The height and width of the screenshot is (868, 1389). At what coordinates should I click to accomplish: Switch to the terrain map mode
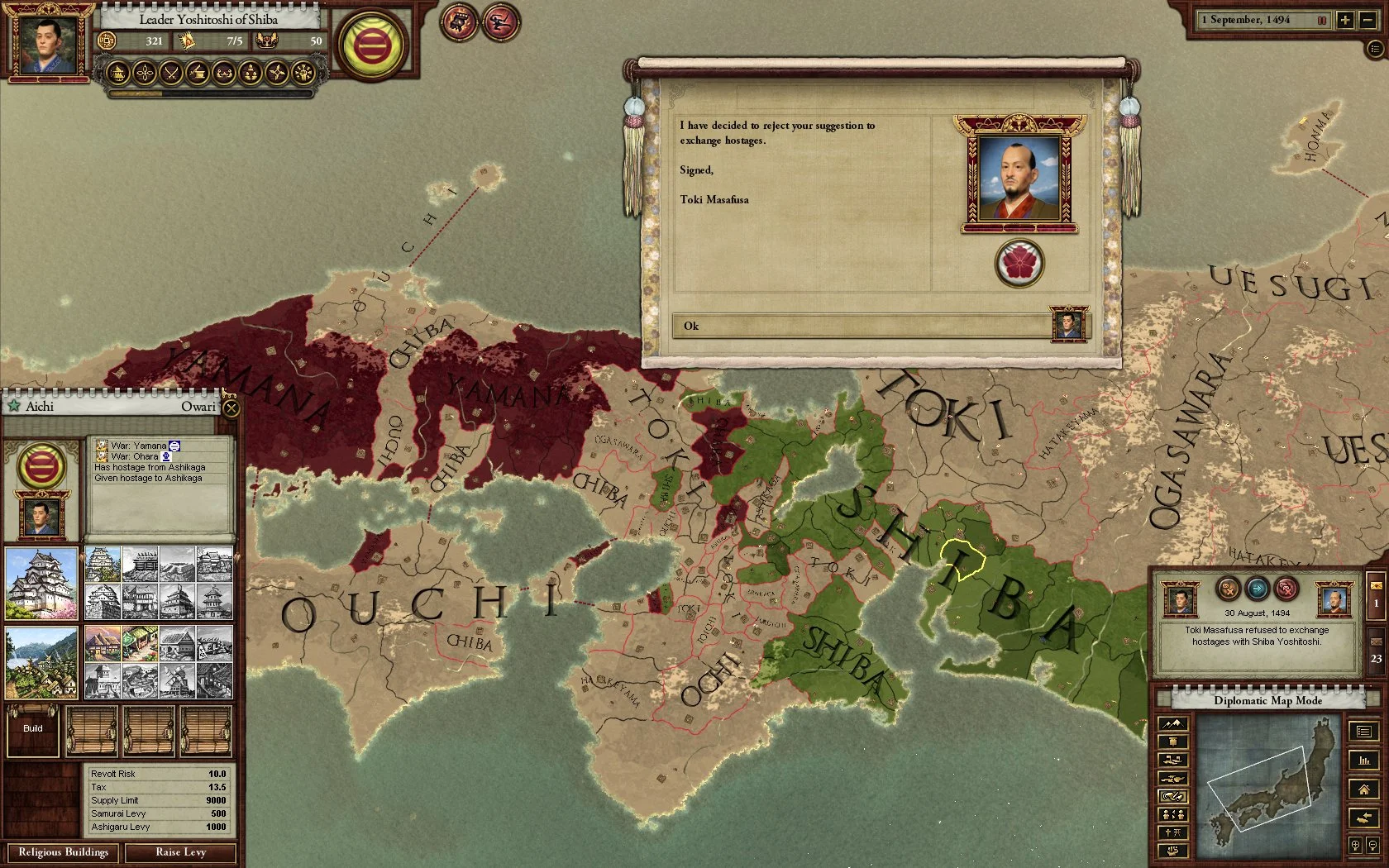click(1173, 724)
